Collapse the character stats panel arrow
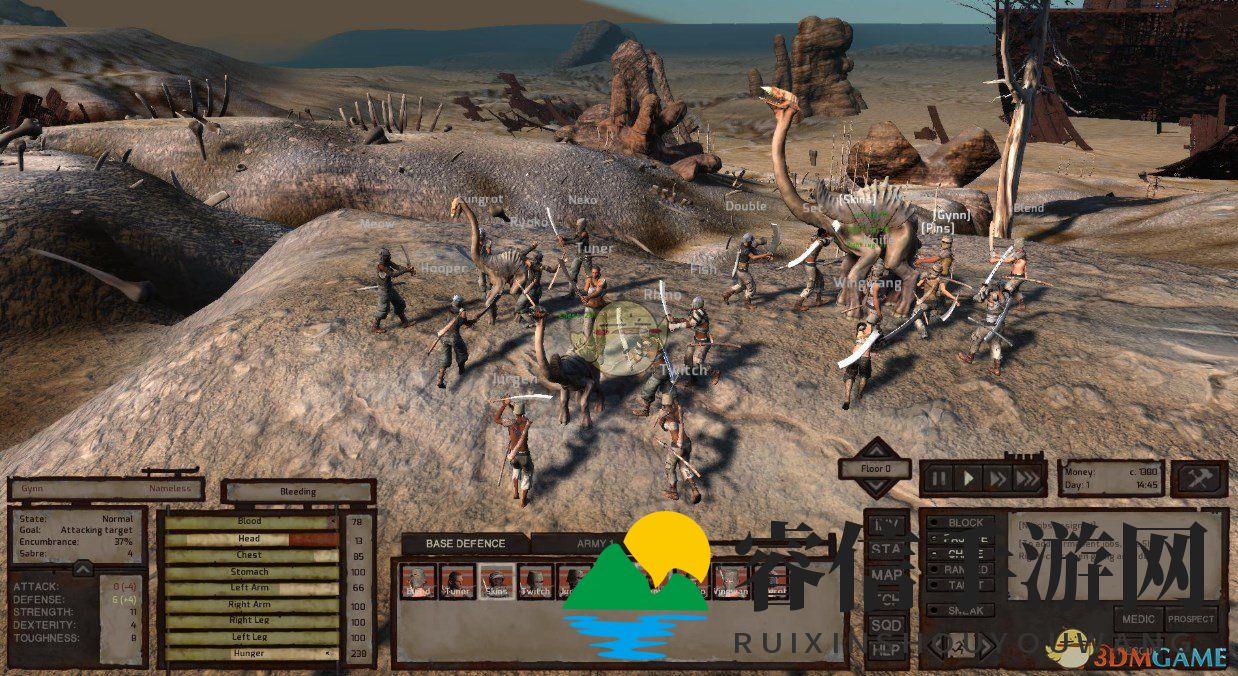This screenshot has height=676, width=1238. 83,569
